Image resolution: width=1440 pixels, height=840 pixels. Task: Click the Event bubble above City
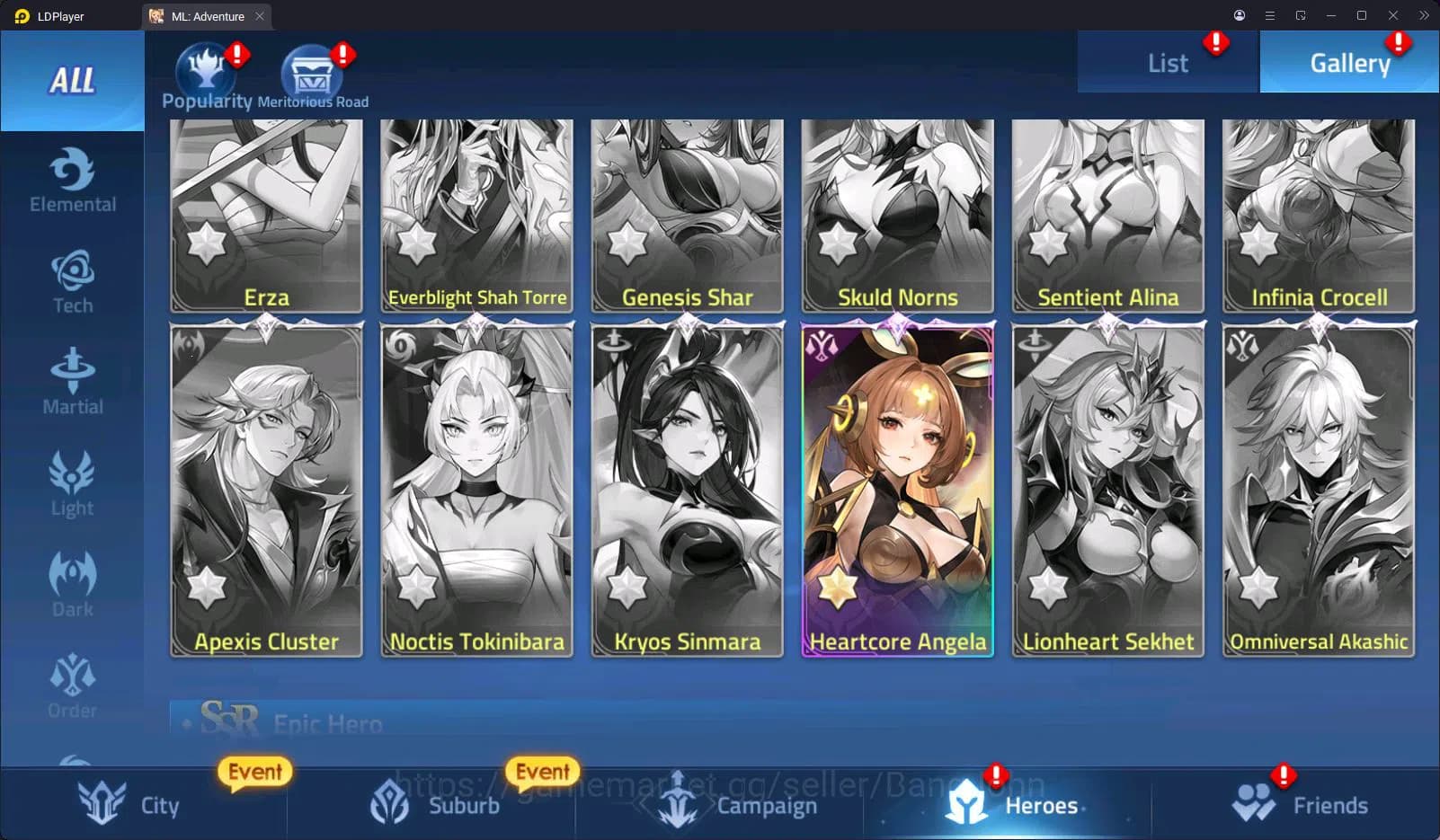[253, 771]
